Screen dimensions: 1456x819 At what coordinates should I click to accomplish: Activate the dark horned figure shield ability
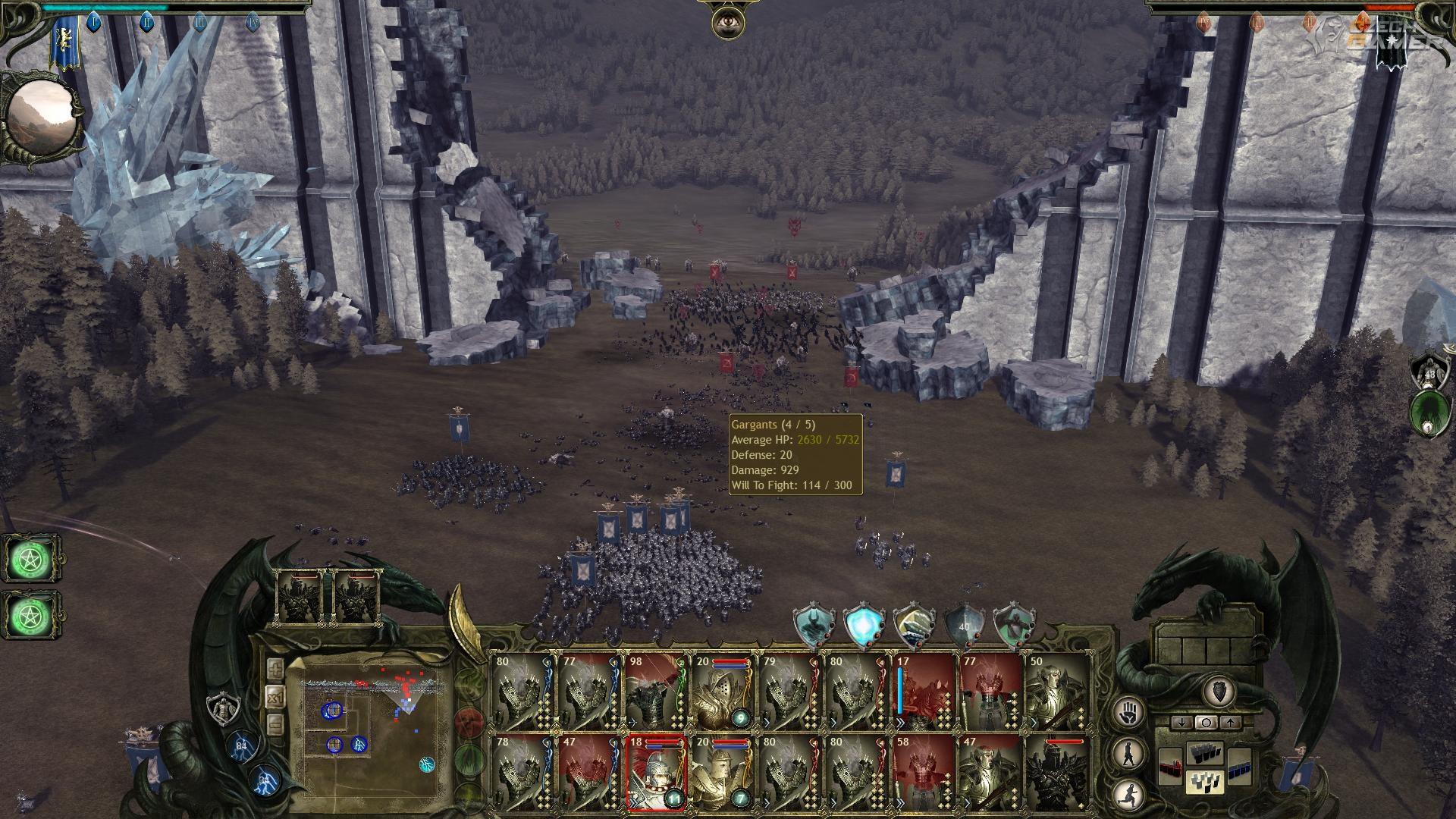click(x=814, y=627)
